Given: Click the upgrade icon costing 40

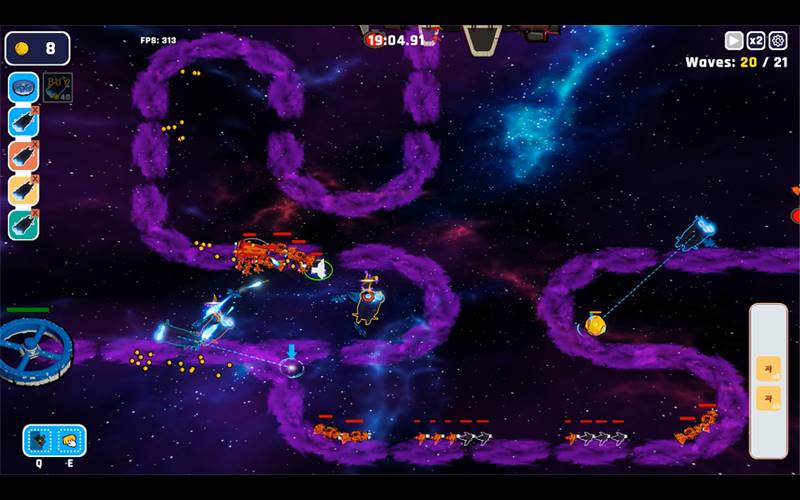Looking at the screenshot, I should click(58, 87).
